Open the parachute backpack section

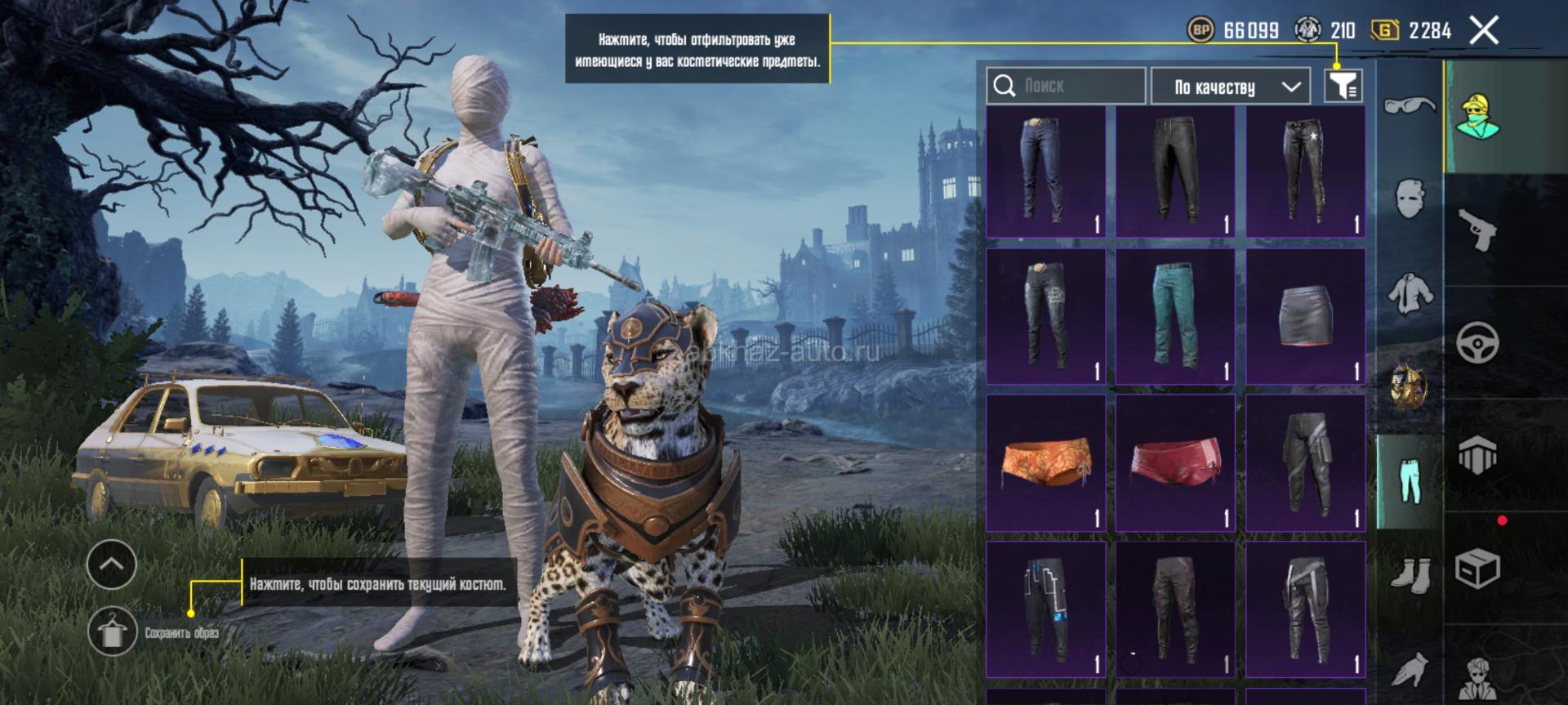1477,455
